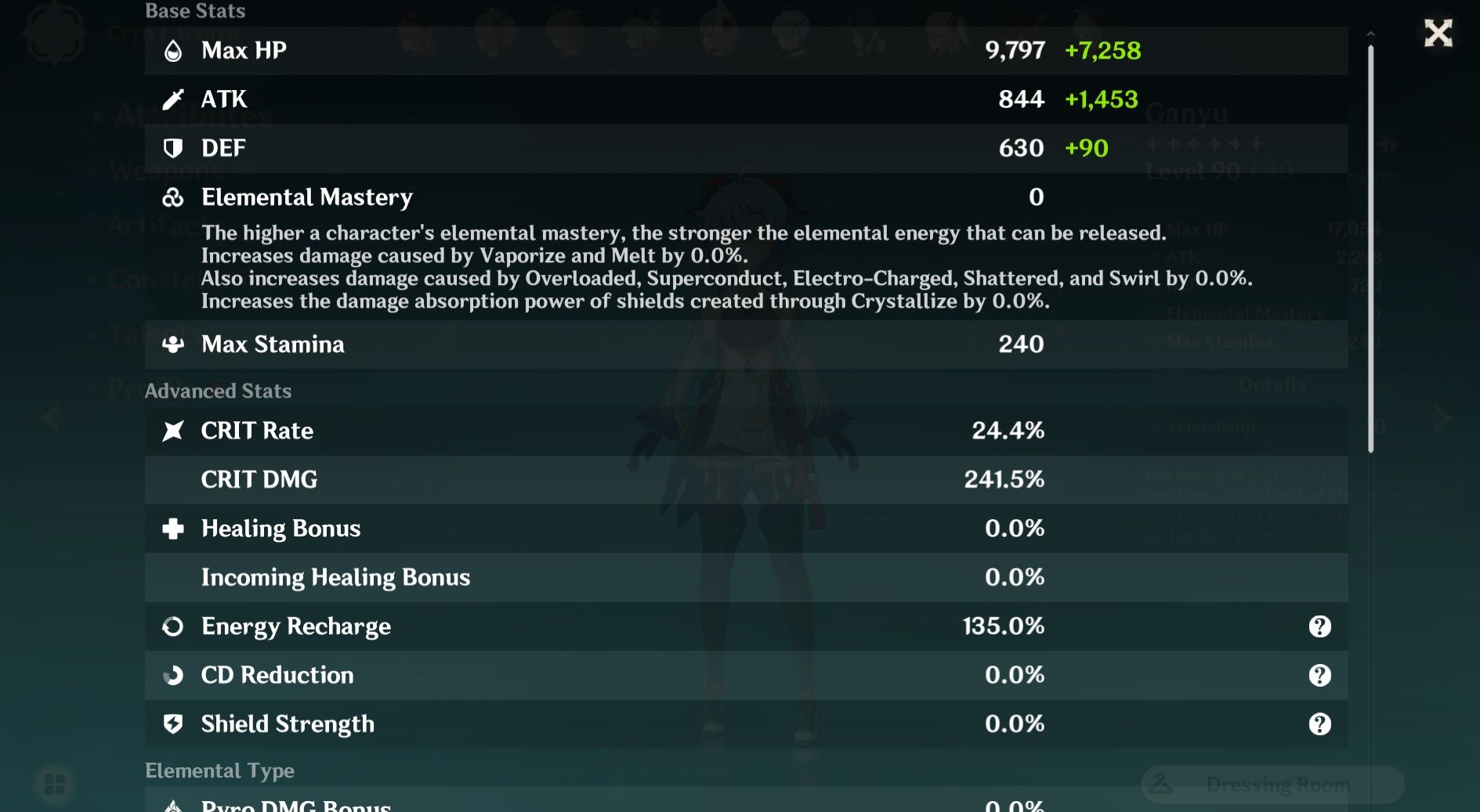Click the Elemental Mastery swirl icon
The height and width of the screenshot is (812, 1480).
[174, 197]
